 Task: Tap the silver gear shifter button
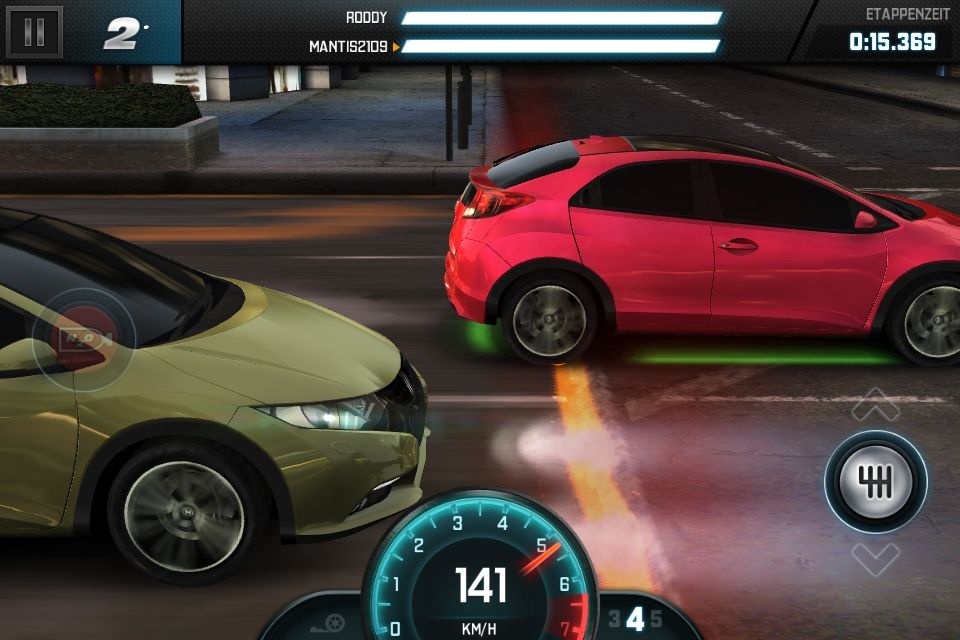(875, 481)
